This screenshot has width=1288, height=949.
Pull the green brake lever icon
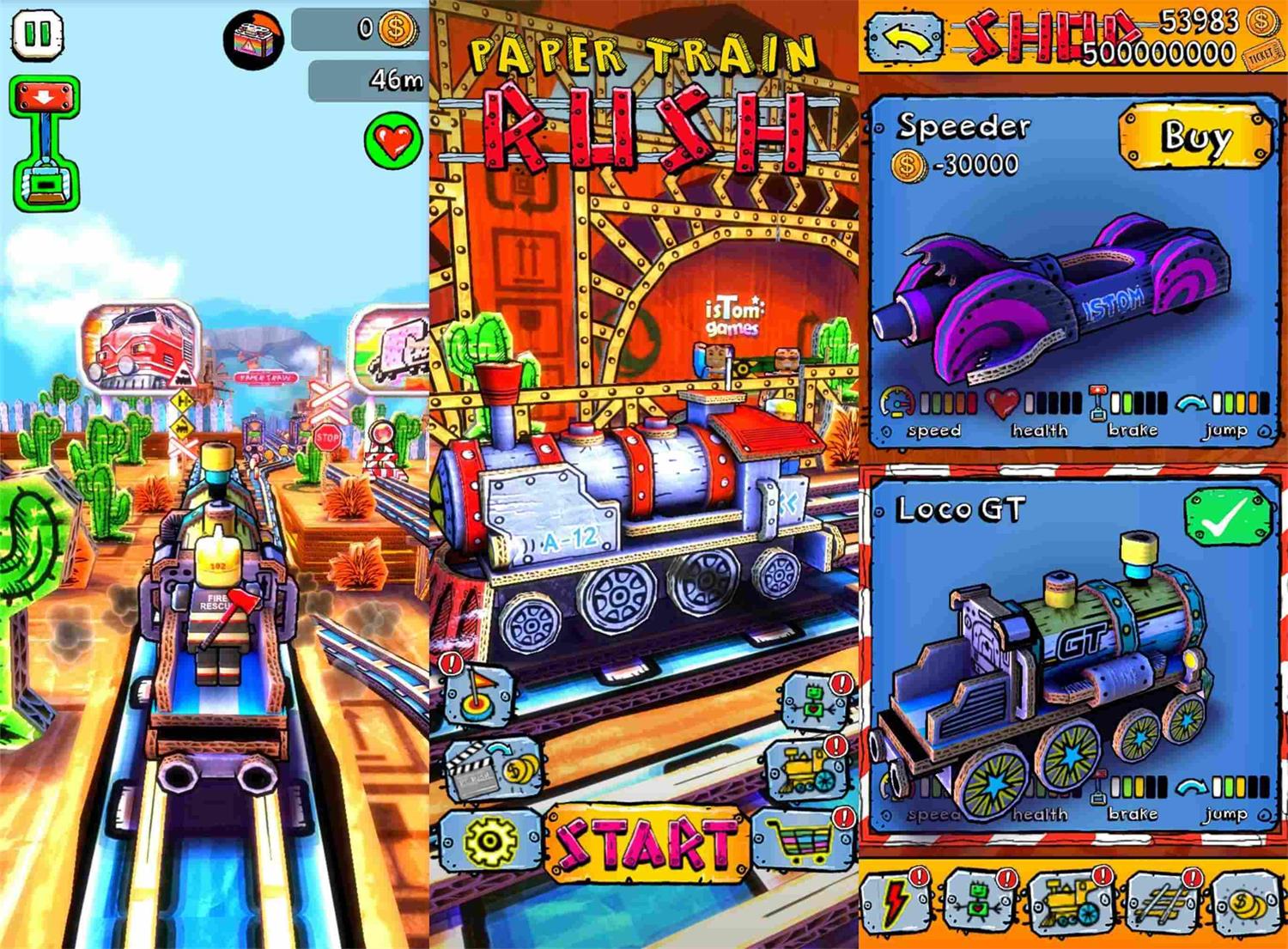click(45, 143)
